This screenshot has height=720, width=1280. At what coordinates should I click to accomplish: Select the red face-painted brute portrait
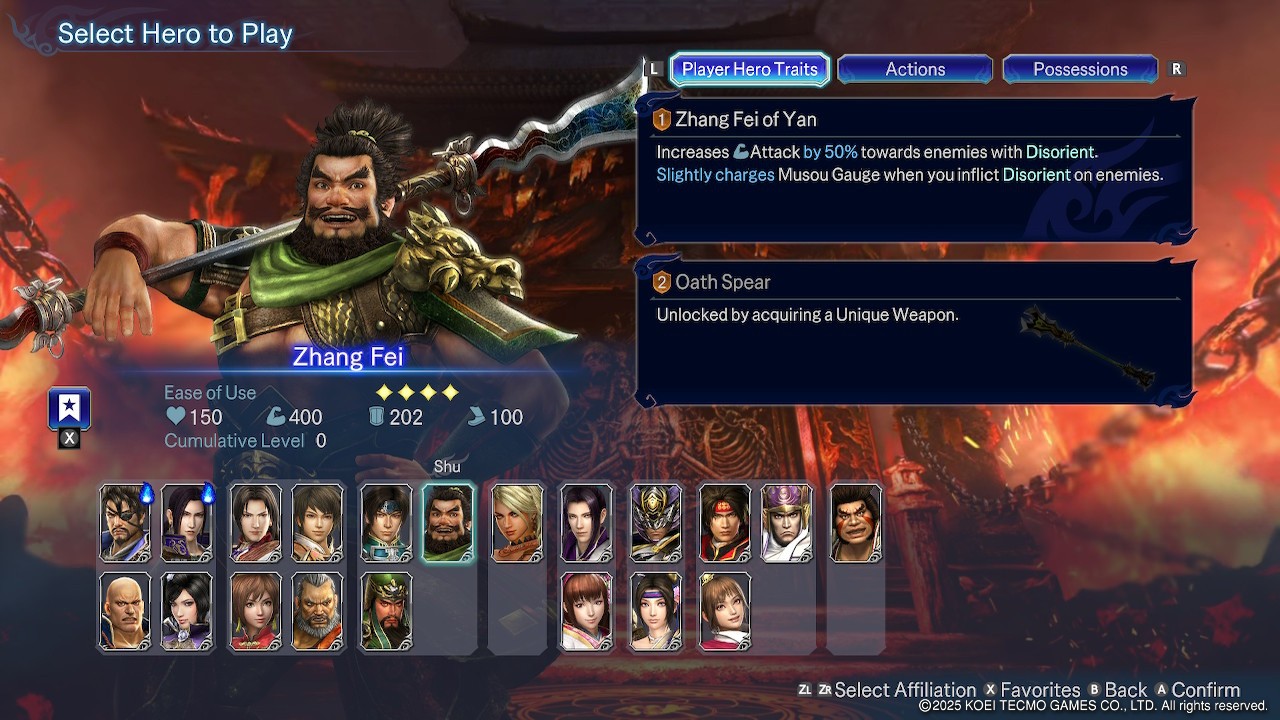856,523
